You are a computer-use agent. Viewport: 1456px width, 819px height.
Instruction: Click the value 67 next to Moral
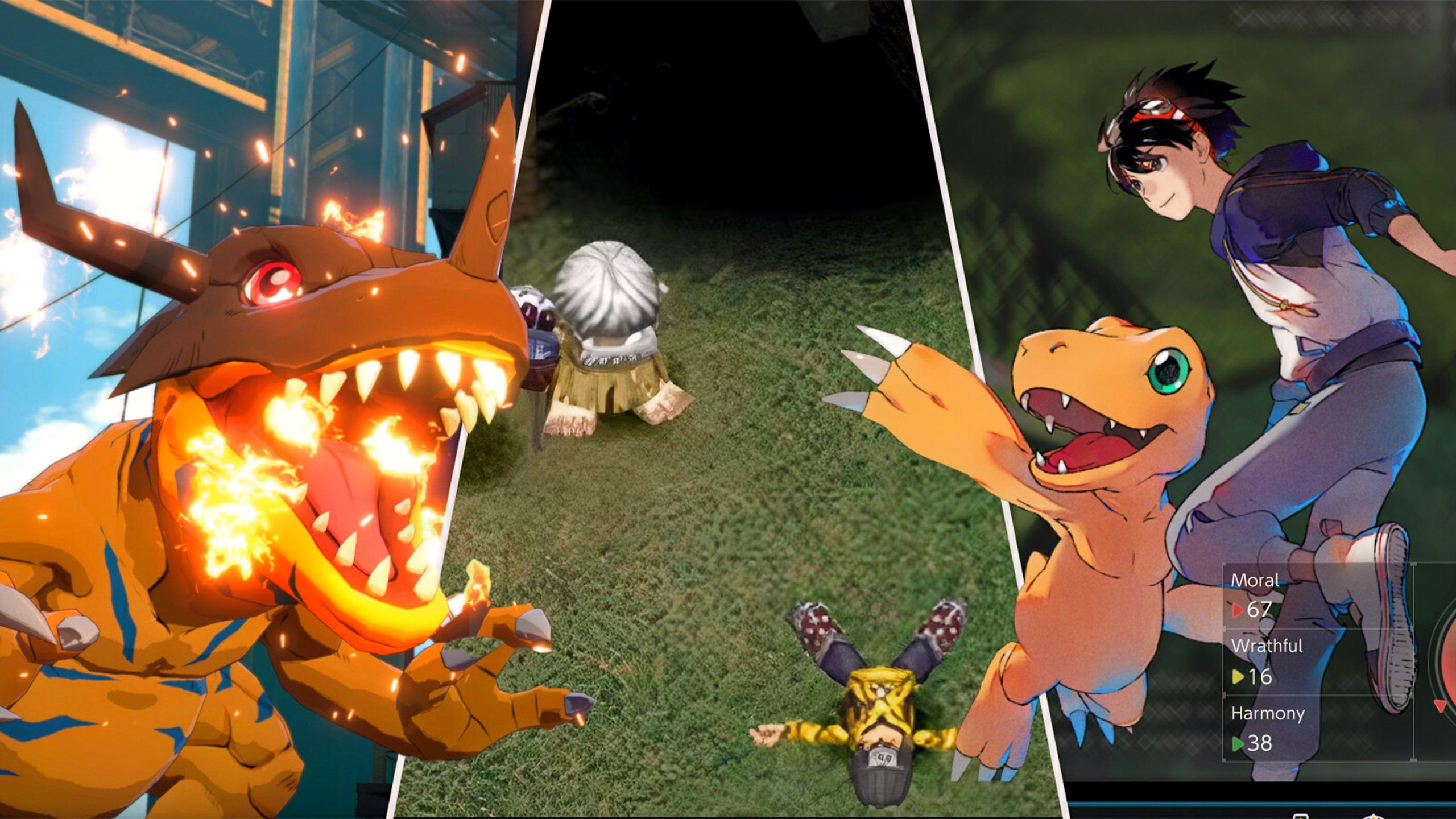tap(1259, 610)
